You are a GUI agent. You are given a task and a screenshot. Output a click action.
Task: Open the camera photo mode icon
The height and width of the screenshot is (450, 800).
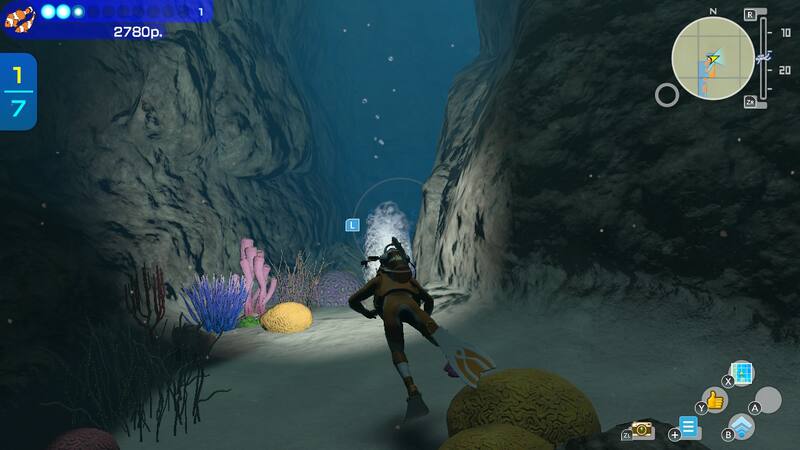pos(643,430)
